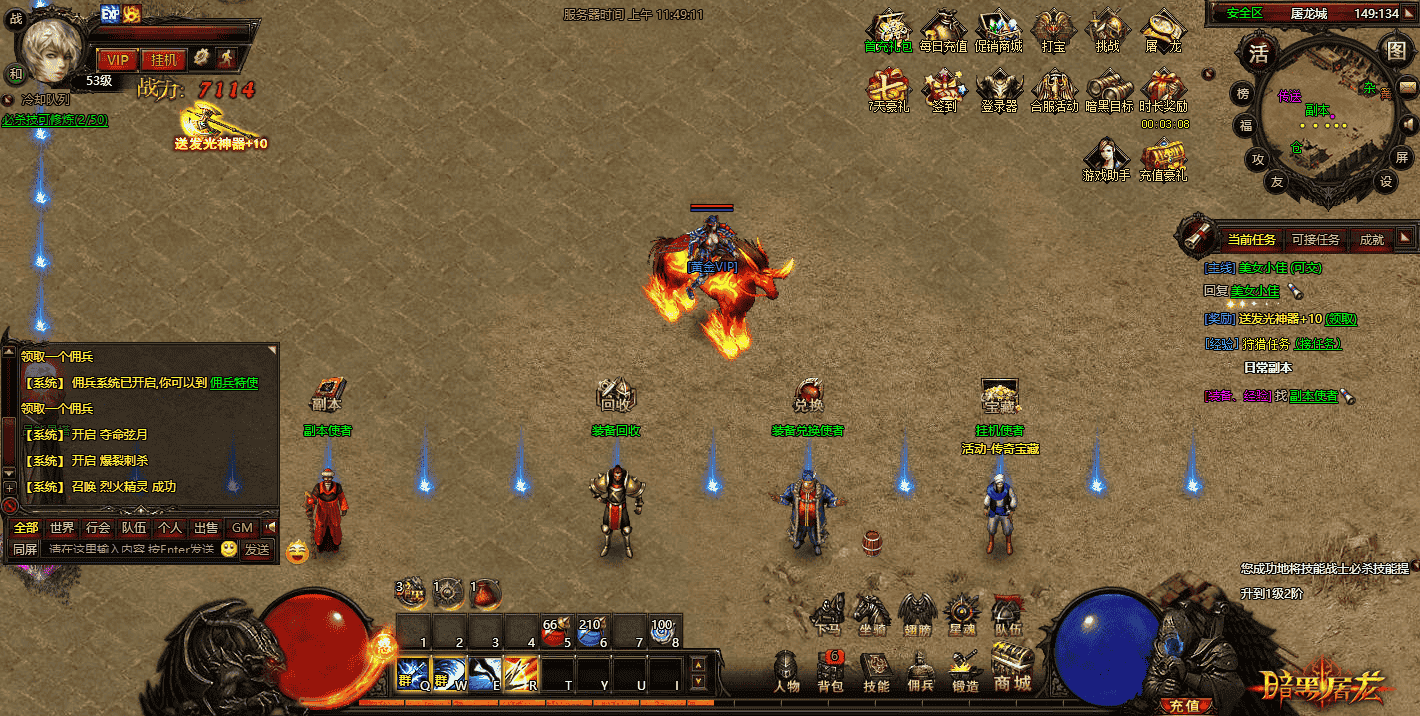Open the 商城 treasure chest shop
The image size is (1420, 716).
pos(1012,666)
